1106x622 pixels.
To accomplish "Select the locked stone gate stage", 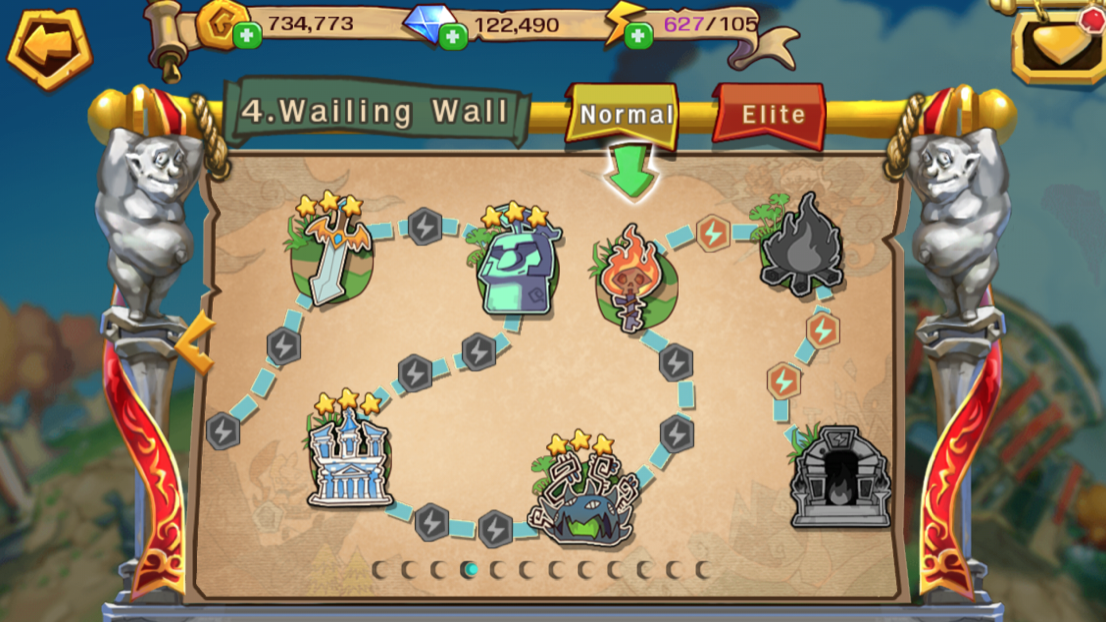I will pos(839,478).
